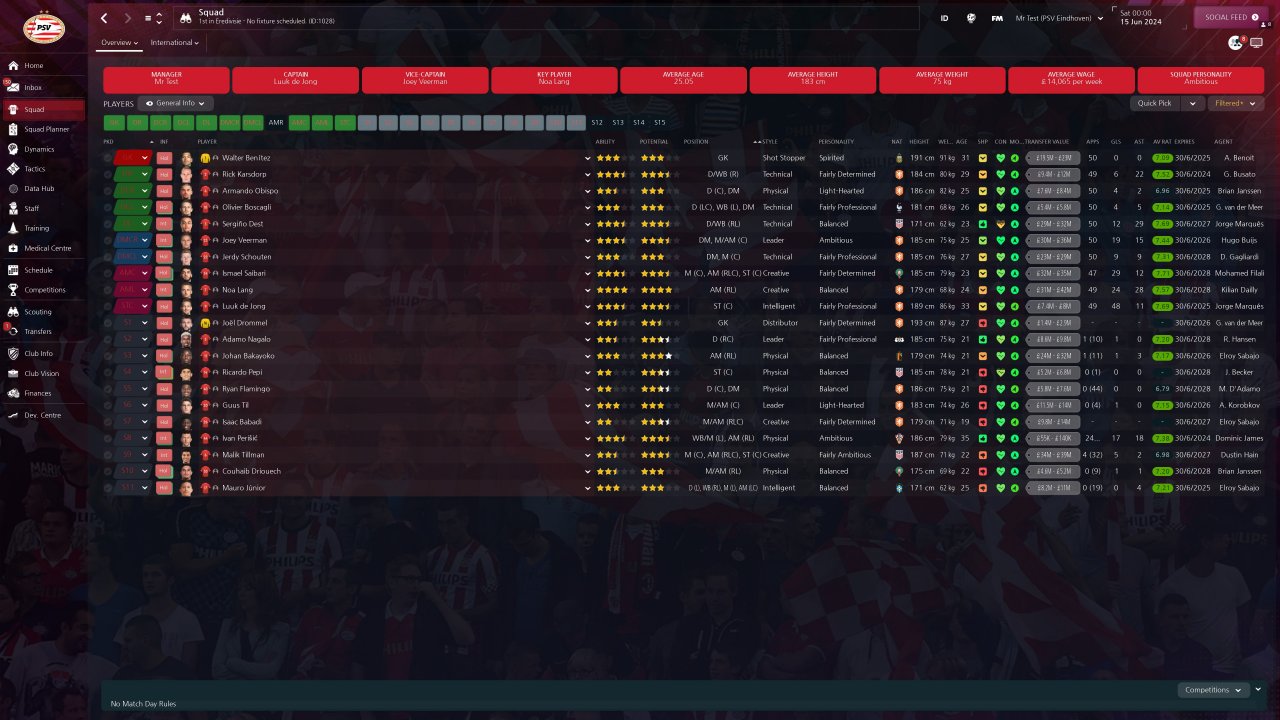1280x720 pixels.
Task: Open the Transfers menu entry
Action: pos(38,331)
